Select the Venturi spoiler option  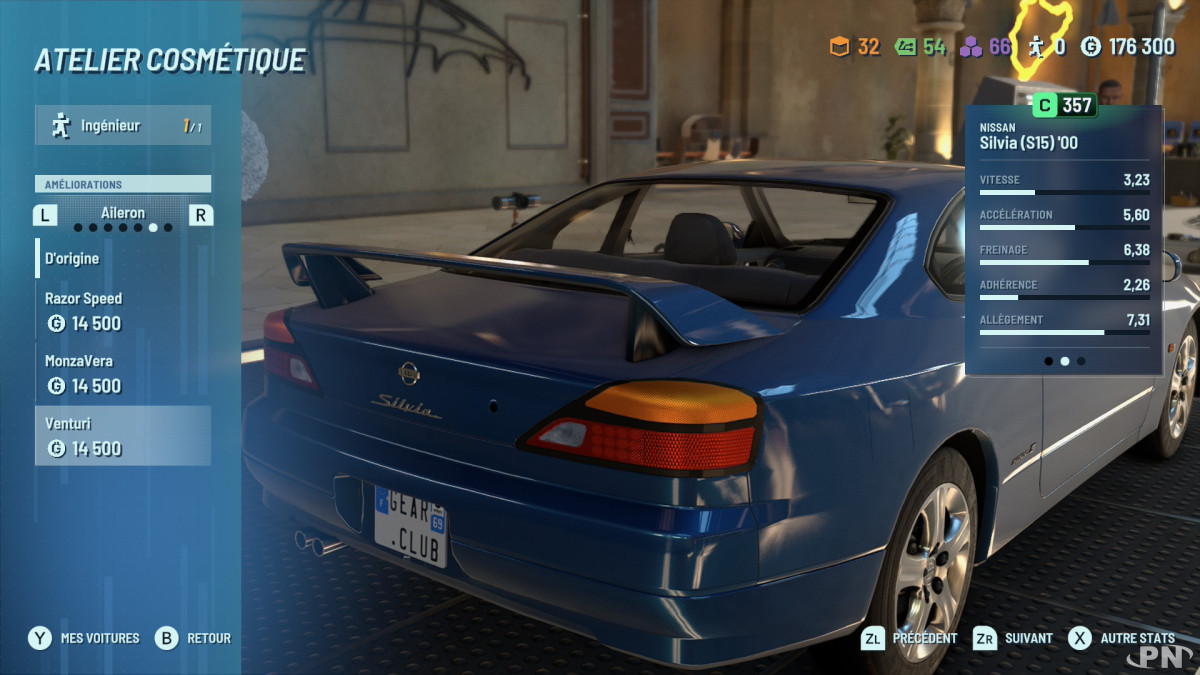pyautogui.click(x=122, y=436)
